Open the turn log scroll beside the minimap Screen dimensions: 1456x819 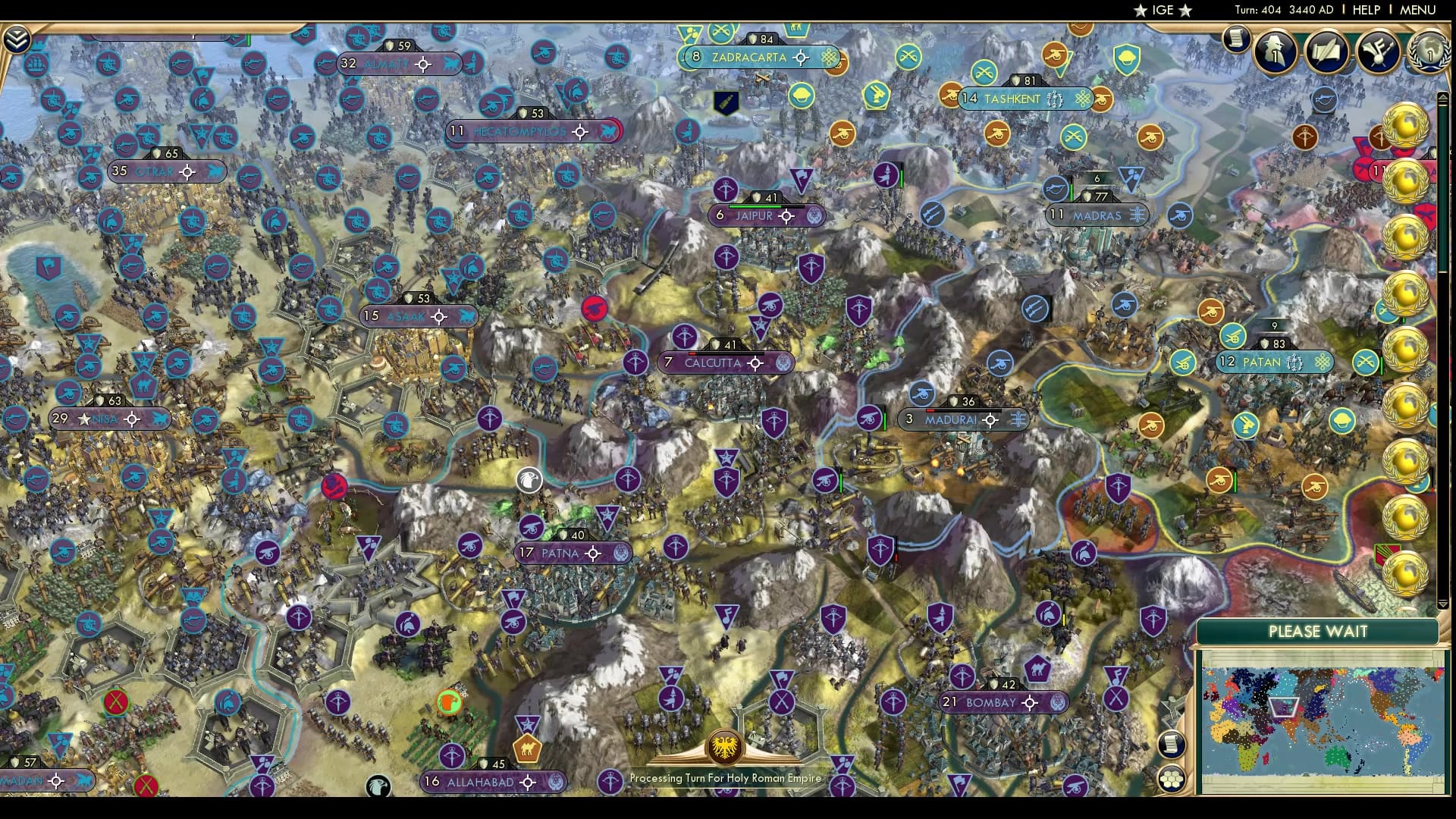(x=1172, y=745)
